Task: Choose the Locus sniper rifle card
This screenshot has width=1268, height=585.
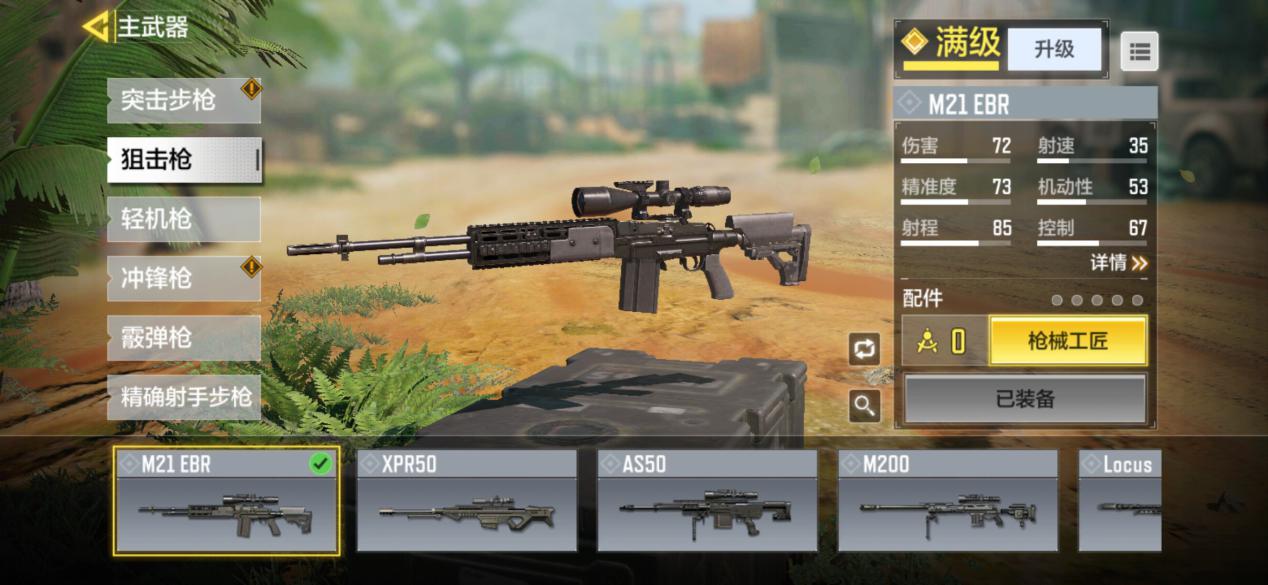Action: (x=1120, y=500)
